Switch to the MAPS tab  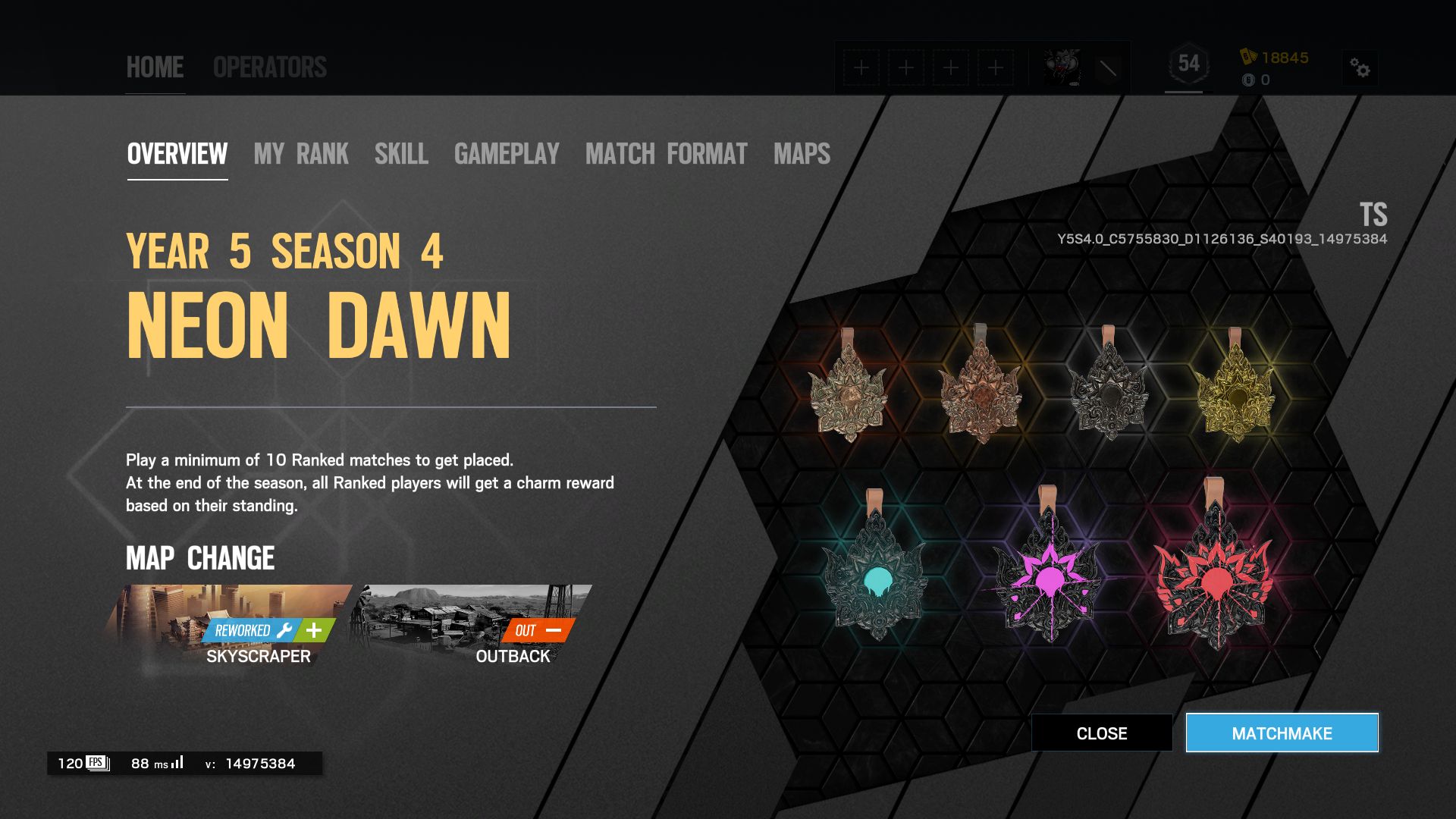click(801, 155)
